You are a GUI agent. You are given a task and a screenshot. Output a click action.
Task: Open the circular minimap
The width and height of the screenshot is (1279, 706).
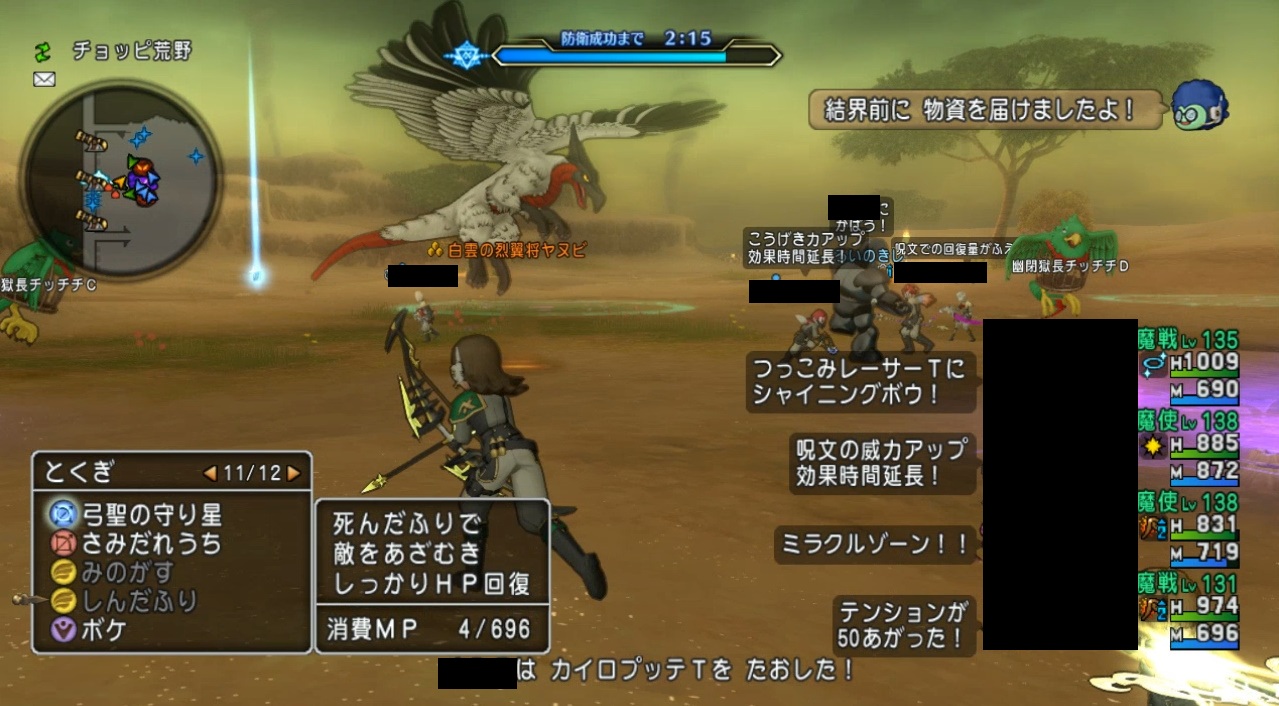(120, 180)
